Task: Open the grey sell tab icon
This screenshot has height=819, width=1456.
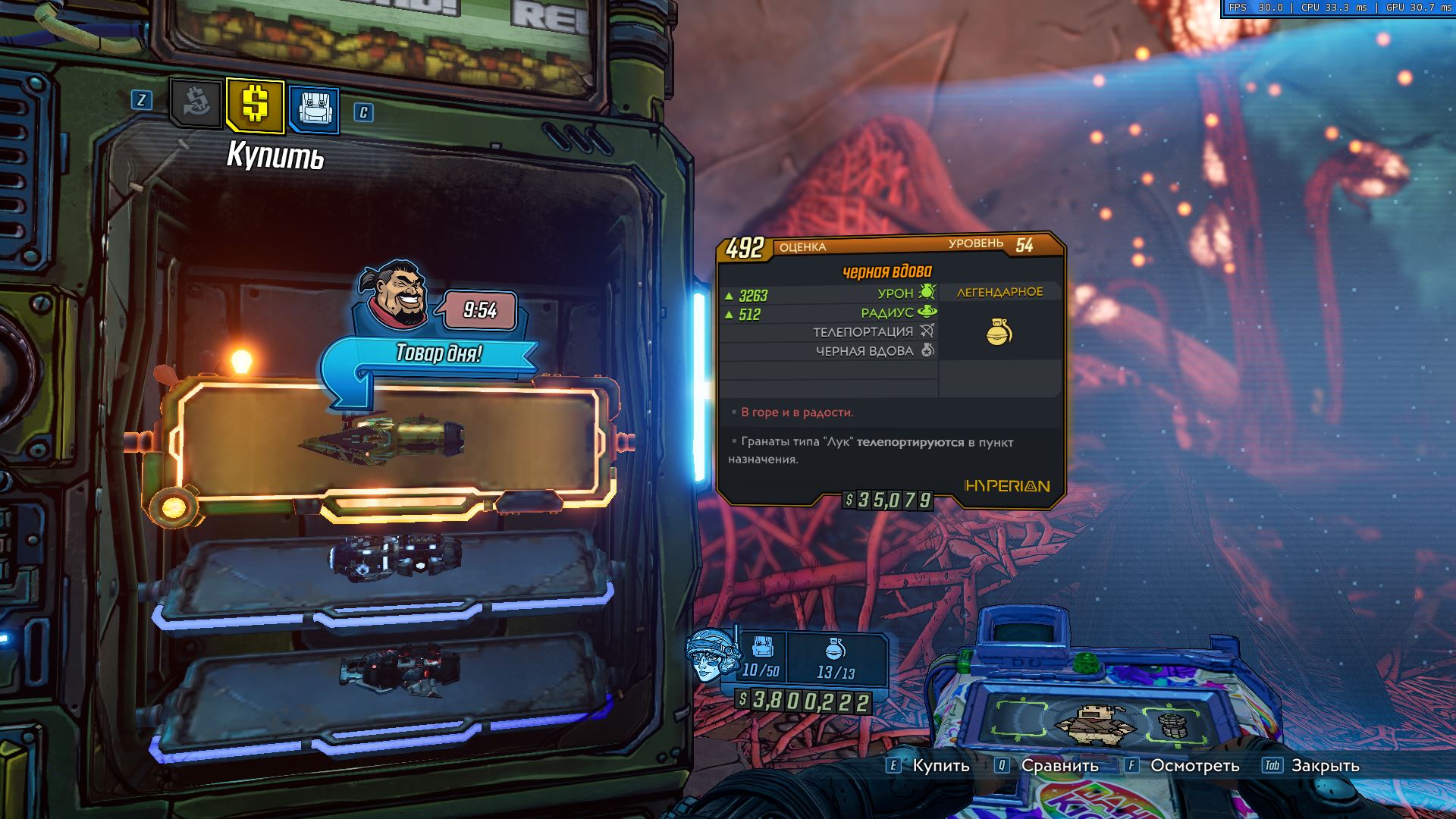Action: (195, 104)
